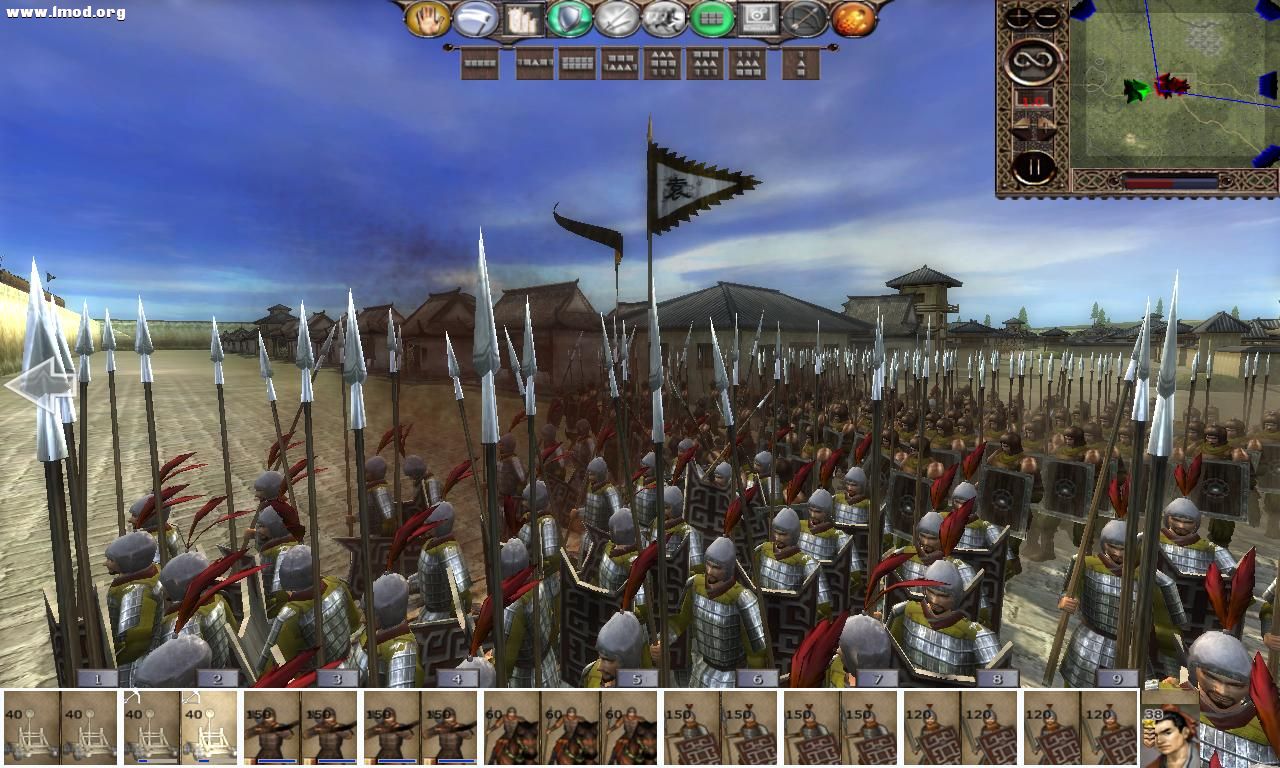Enable guard mode with the green shield
The width and height of the screenshot is (1280, 768).
point(570,20)
